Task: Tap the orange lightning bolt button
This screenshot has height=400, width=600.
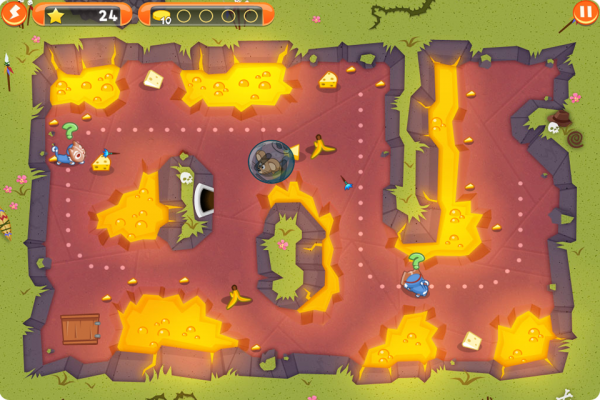Action: [x=13, y=12]
